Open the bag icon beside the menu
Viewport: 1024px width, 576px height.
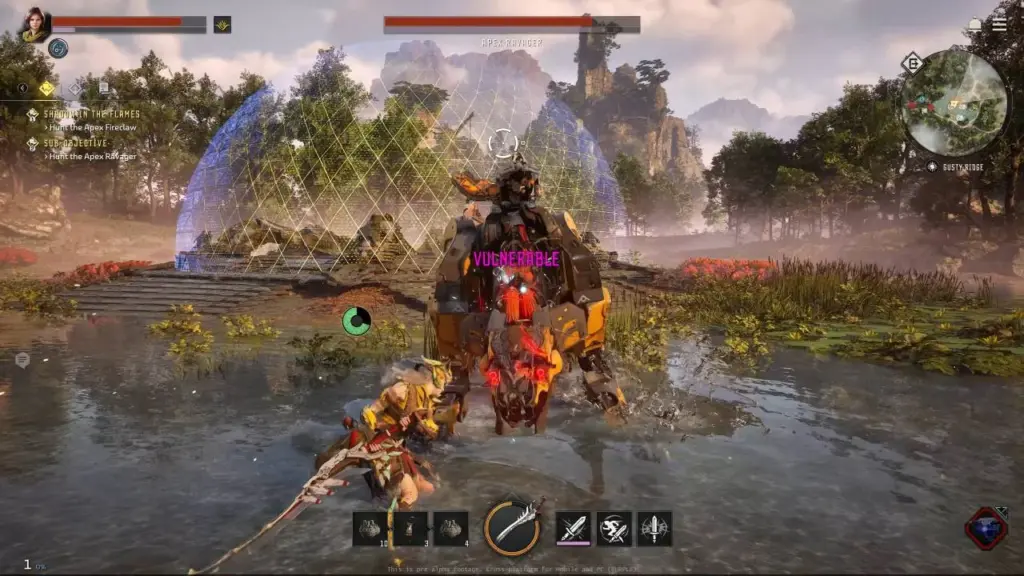(975, 24)
